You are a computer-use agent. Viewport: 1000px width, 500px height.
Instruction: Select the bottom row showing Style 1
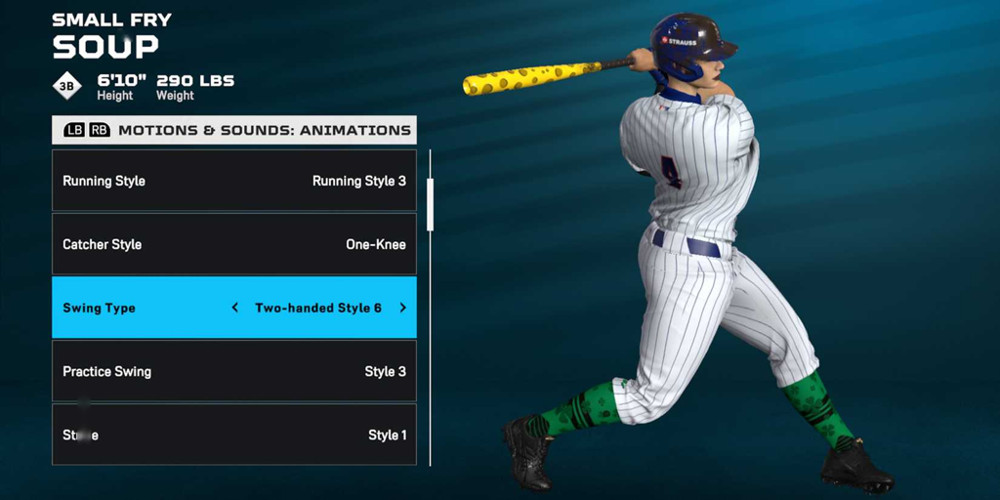tap(234, 435)
